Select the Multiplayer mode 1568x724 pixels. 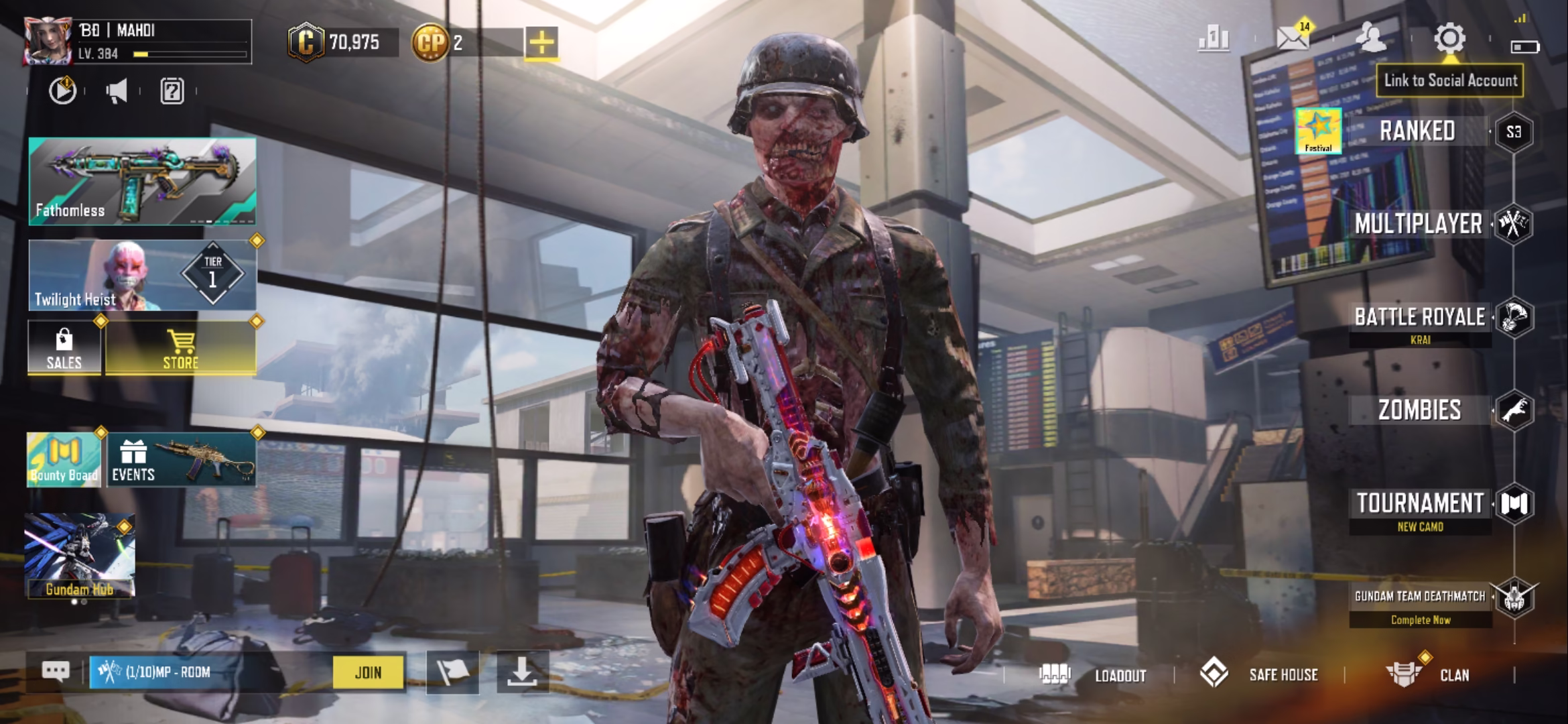pyautogui.click(x=1418, y=224)
